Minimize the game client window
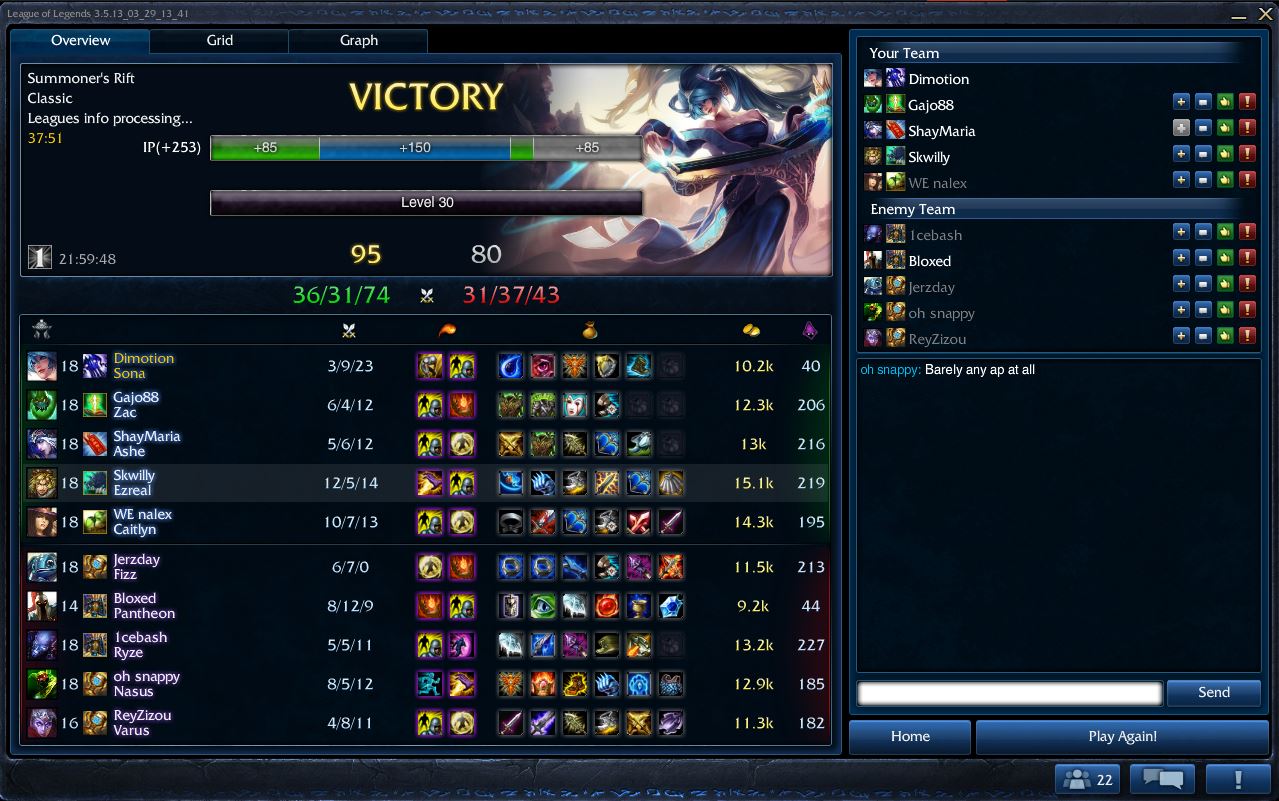The height and width of the screenshot is (801, 1279). click(1239, 15)
